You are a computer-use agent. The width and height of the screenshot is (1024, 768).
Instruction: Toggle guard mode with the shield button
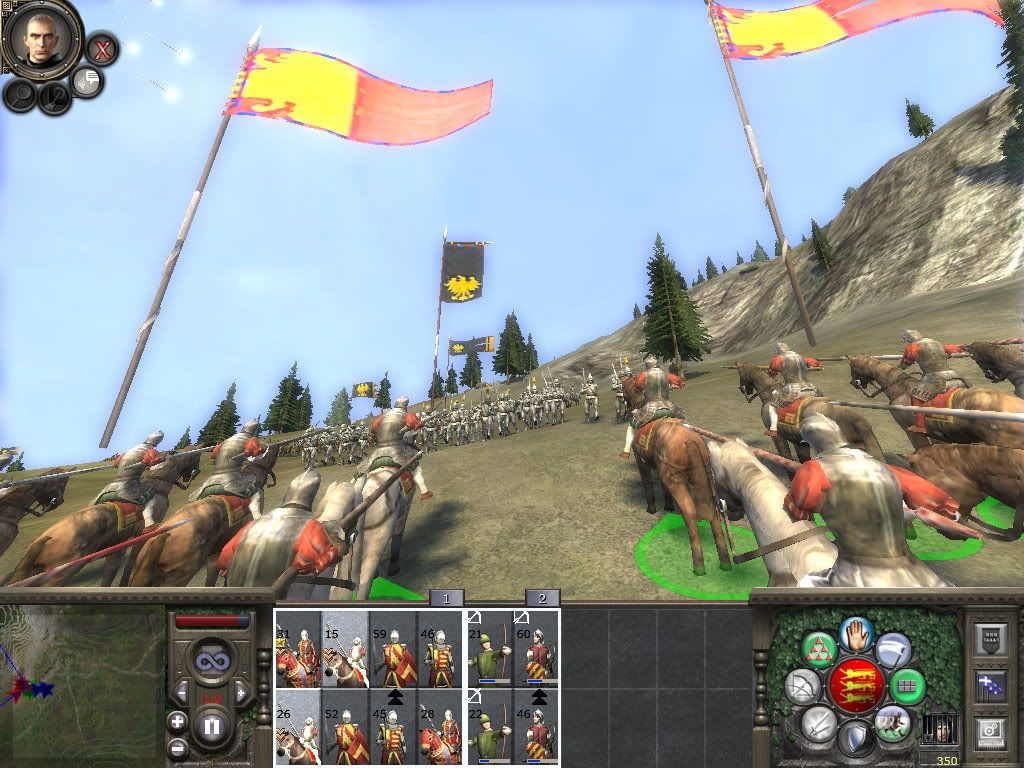(x=854, y=739)
